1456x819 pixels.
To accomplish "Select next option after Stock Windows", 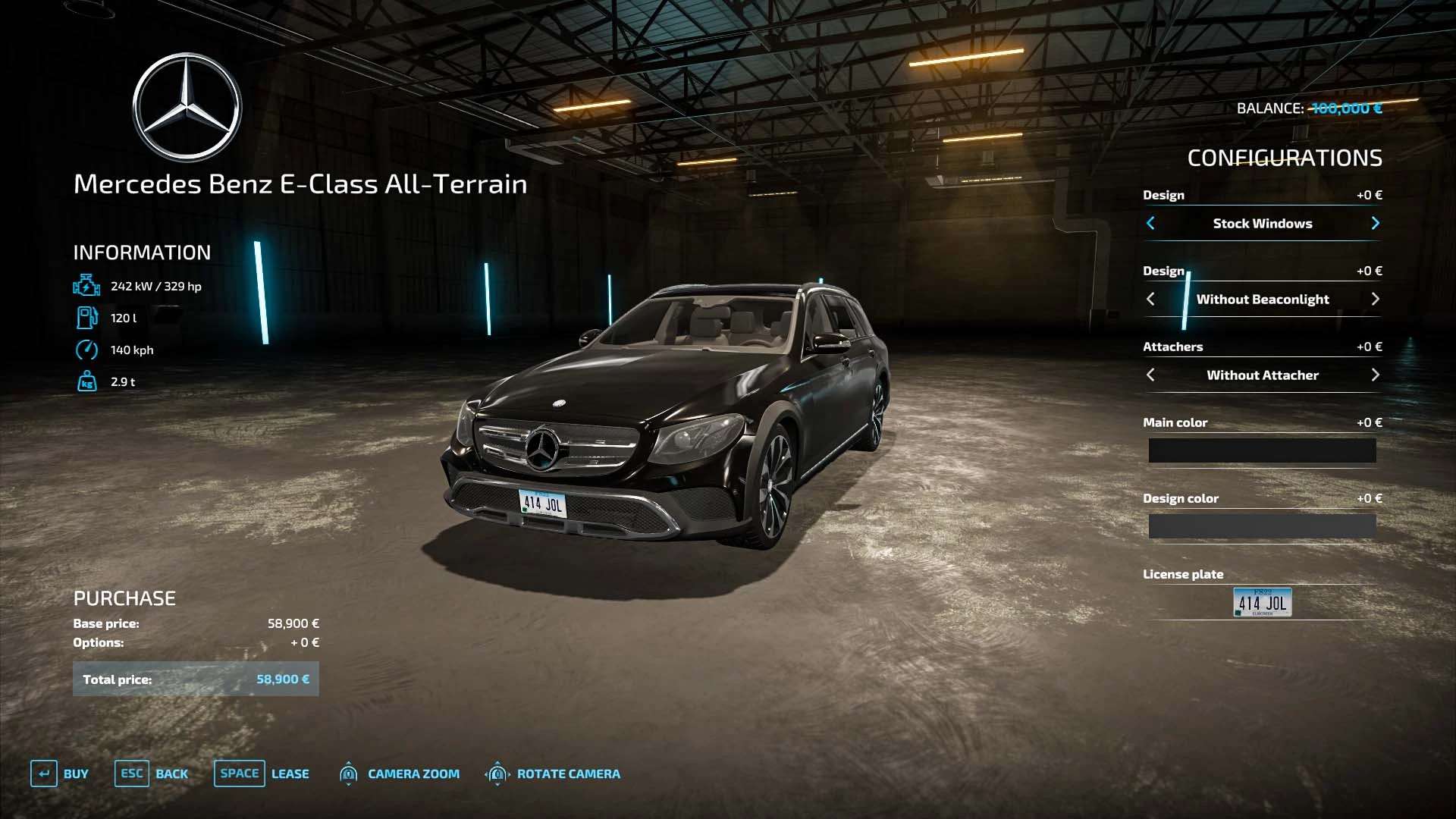I will (1375, 223).
